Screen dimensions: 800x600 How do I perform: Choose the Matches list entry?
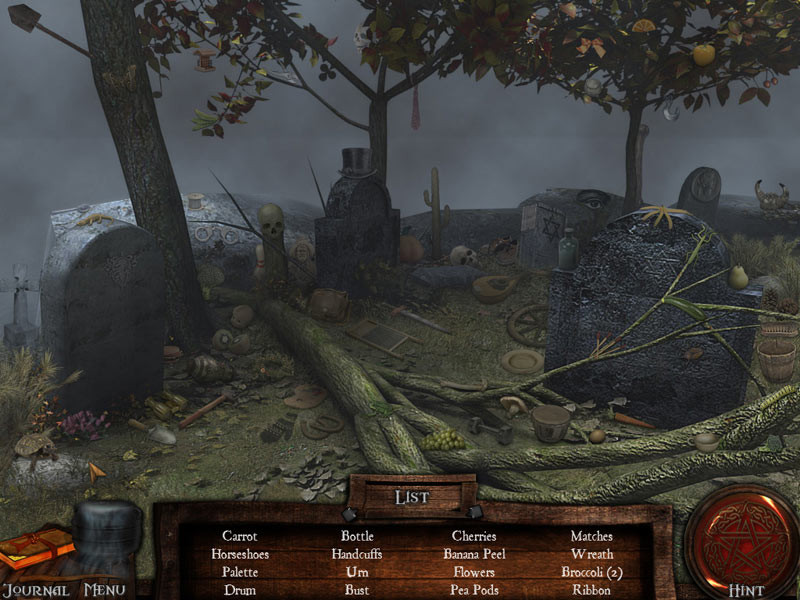coord(592,536)
